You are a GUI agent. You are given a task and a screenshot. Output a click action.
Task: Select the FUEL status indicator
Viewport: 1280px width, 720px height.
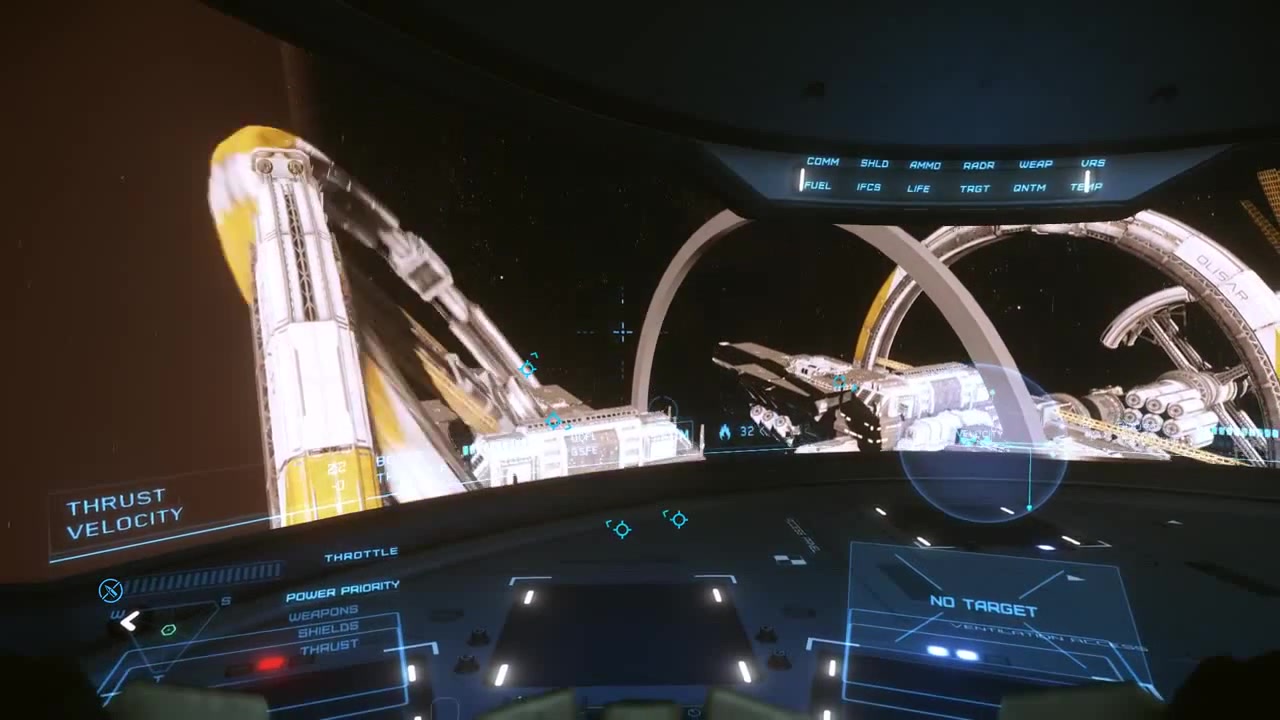(817, 185)
